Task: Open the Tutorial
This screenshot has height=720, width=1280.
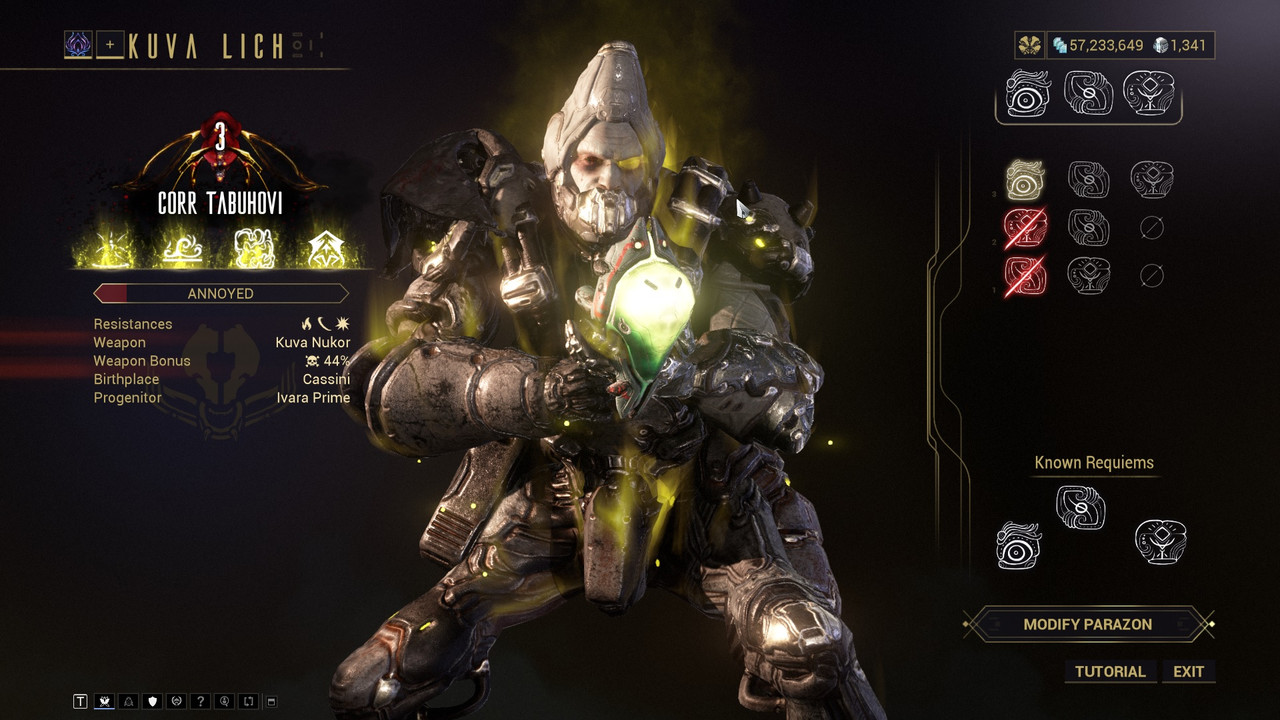Action: coord(1110,671)
